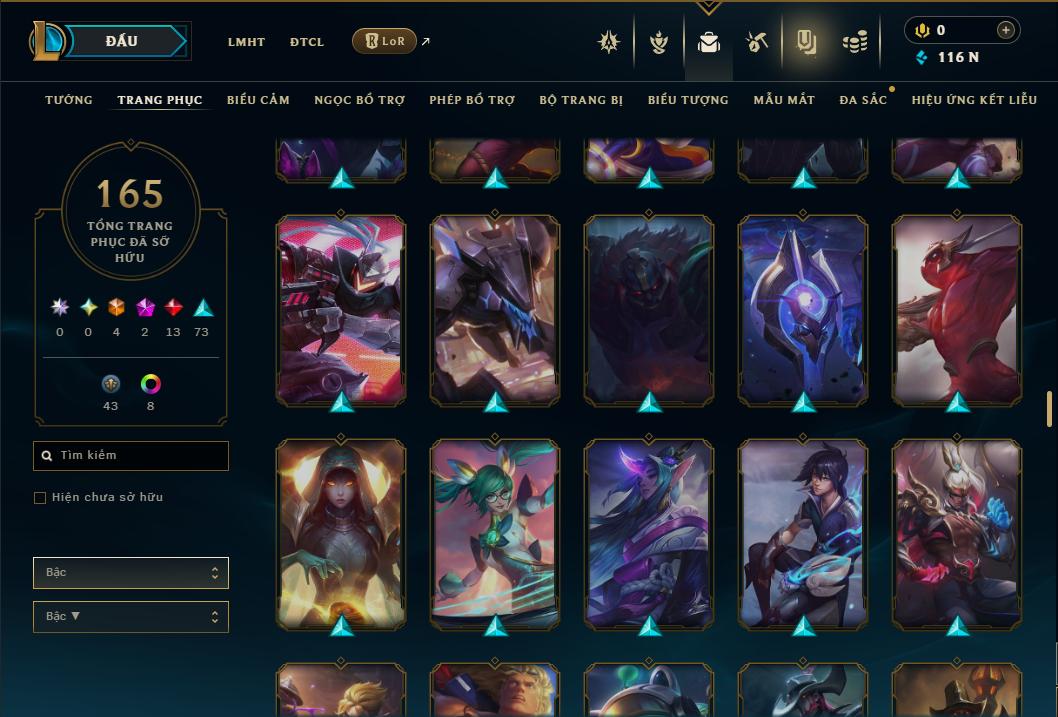
Task: Open the Bậc ▼ sort dropdown
Action: pyautogui.click(x=131, y=617)
